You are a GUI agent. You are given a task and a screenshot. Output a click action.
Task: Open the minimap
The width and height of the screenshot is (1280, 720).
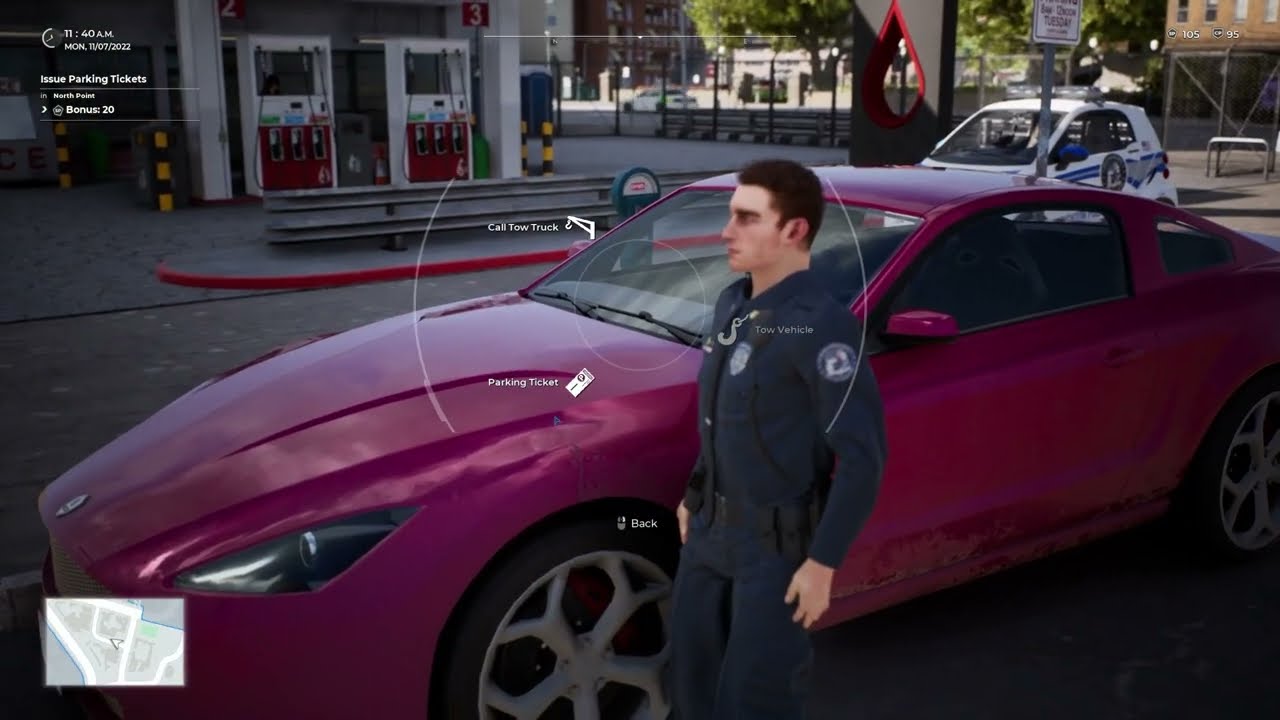click(x=114, y=642)
